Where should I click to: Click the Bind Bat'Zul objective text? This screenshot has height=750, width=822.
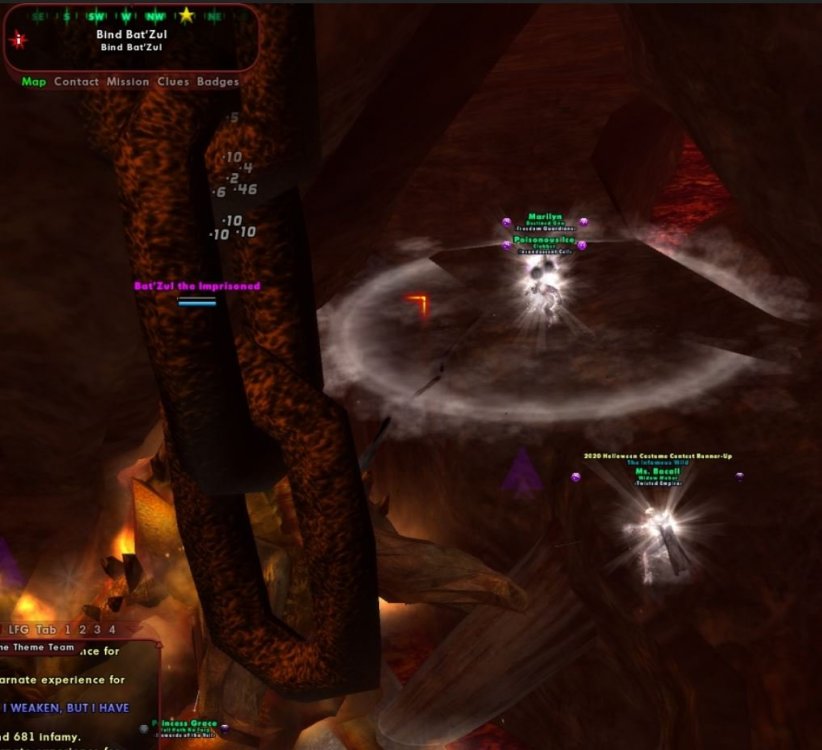[135, 34]
